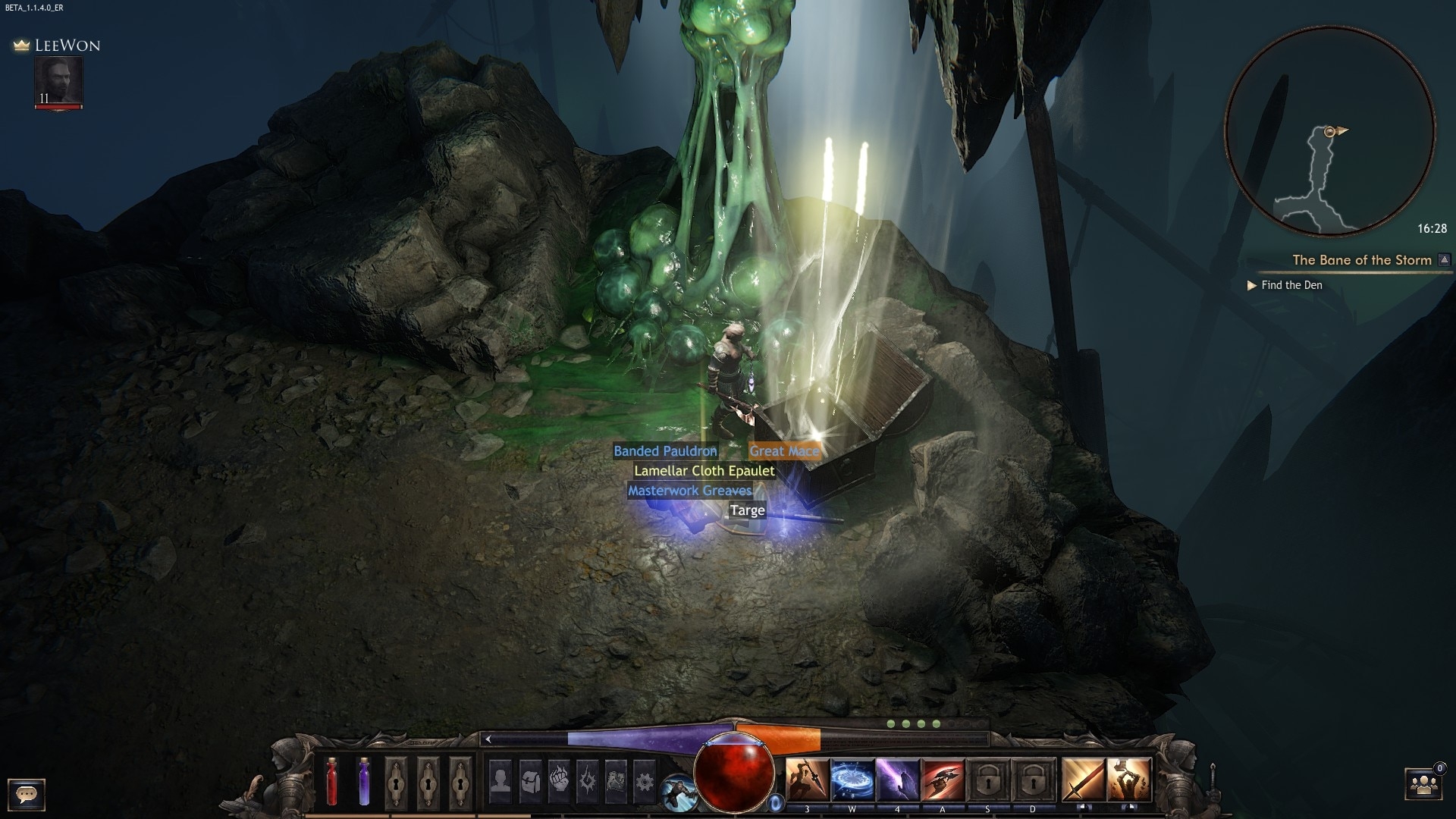Open the character sheet silhouette icon

click(x=500, y=780)
